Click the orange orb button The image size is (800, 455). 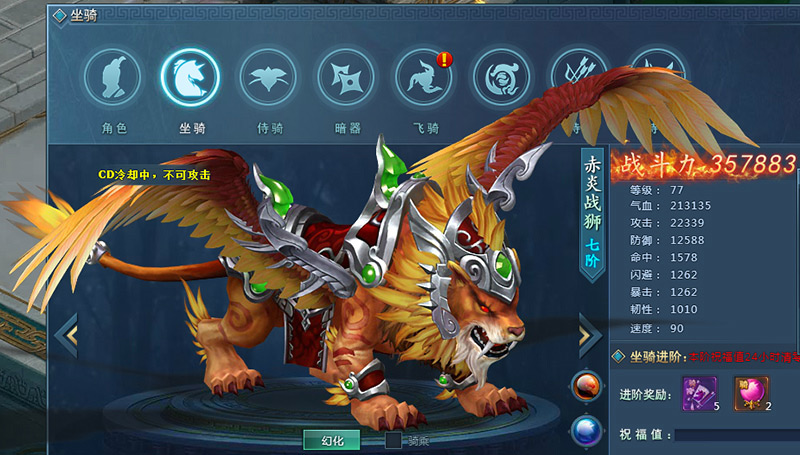pos(585,386)
